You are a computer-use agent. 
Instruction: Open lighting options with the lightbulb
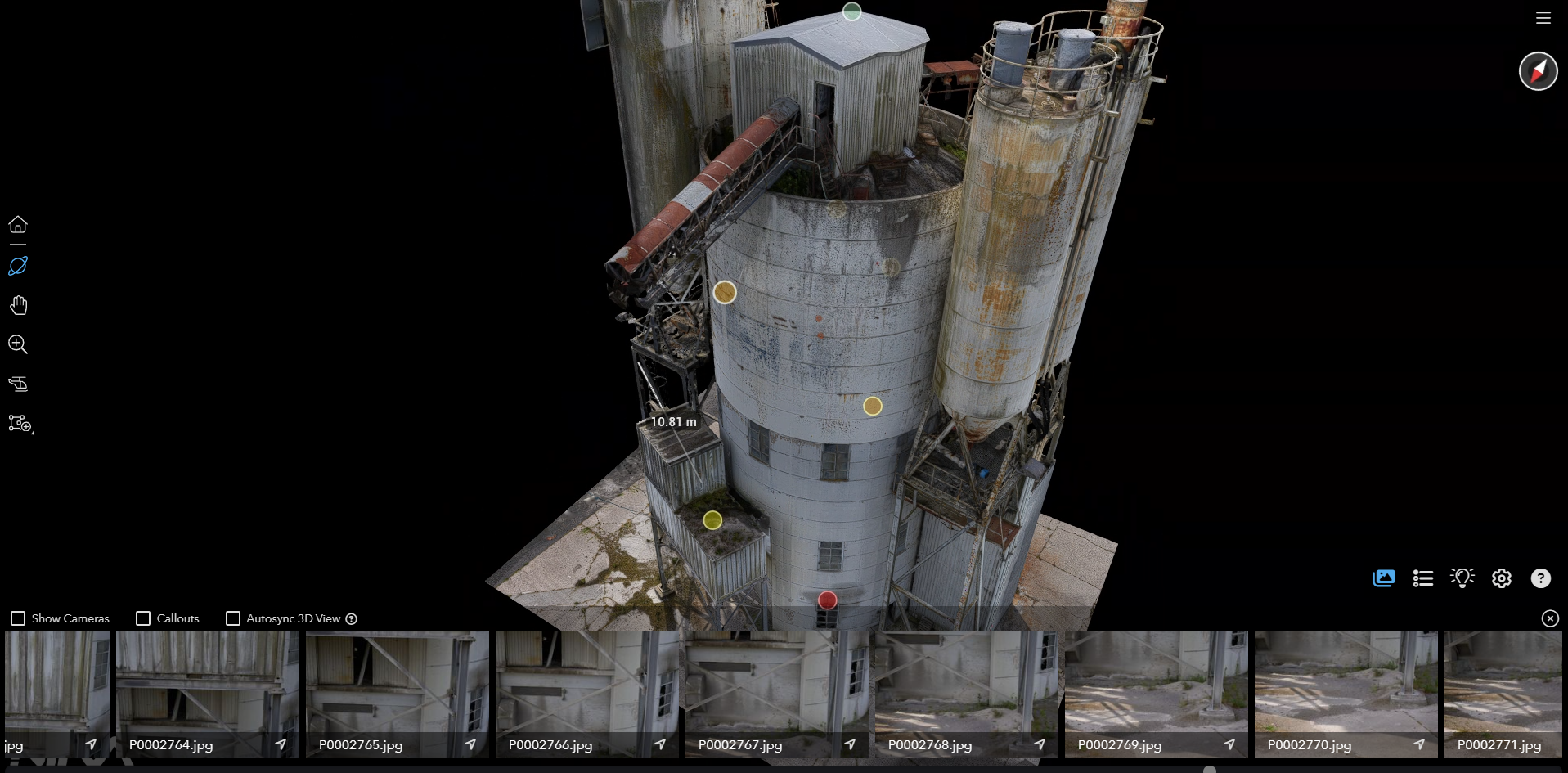pyautogui.click(x=1462, y=578)
